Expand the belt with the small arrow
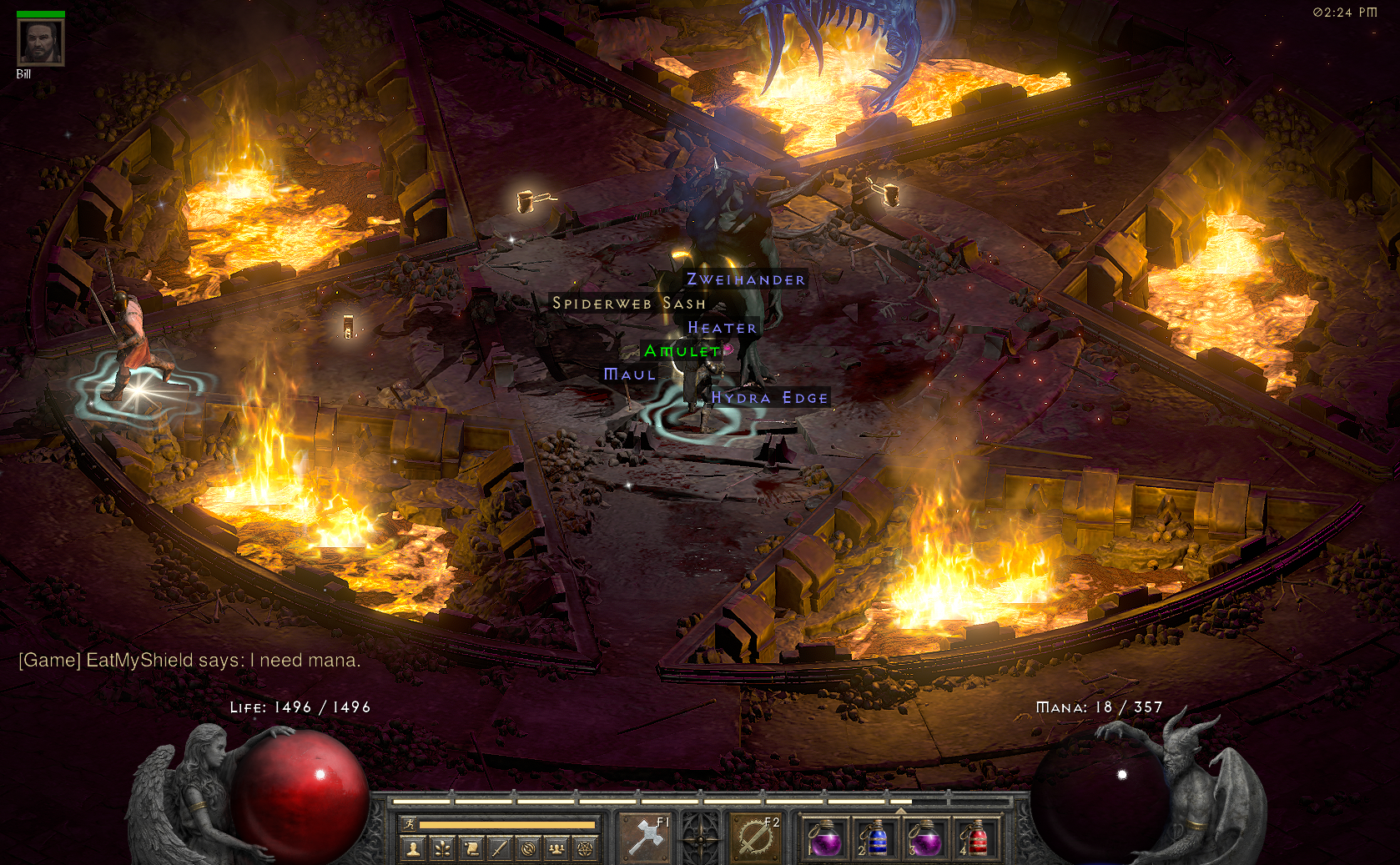 coord(900,811)
